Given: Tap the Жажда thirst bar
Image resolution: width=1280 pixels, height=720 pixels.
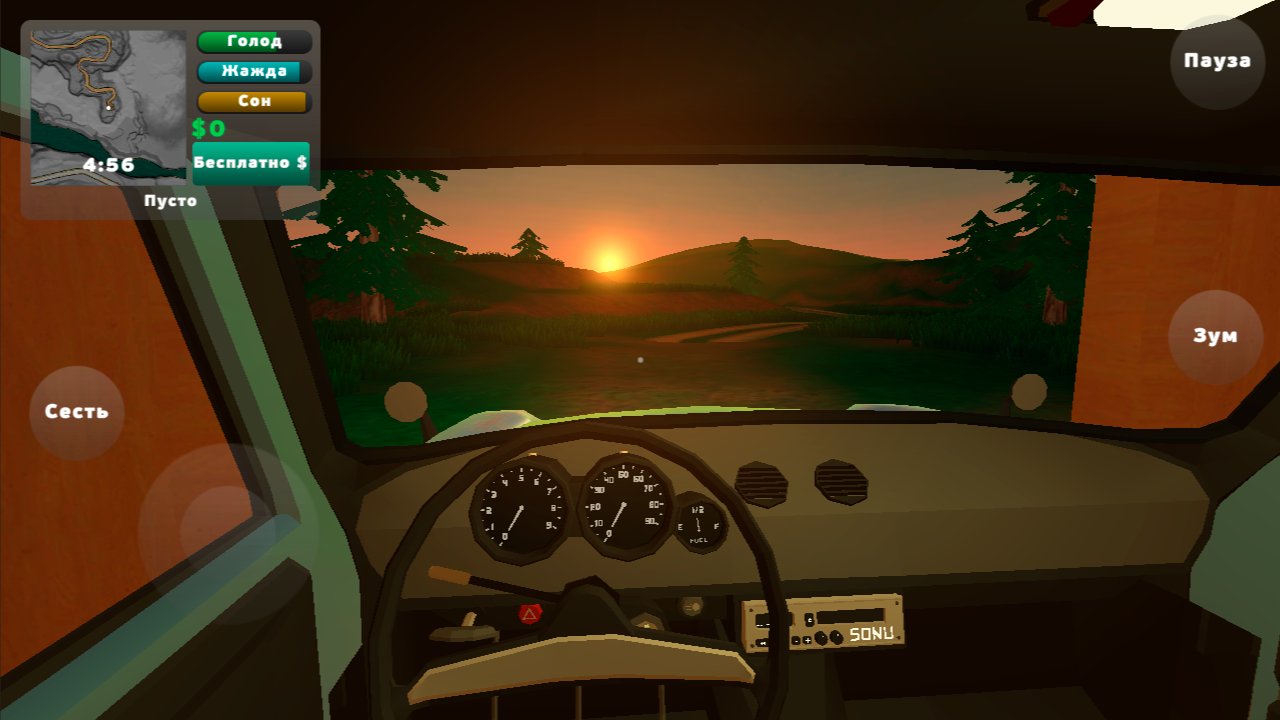Looking at the screenshot, I should pos(253,71).
